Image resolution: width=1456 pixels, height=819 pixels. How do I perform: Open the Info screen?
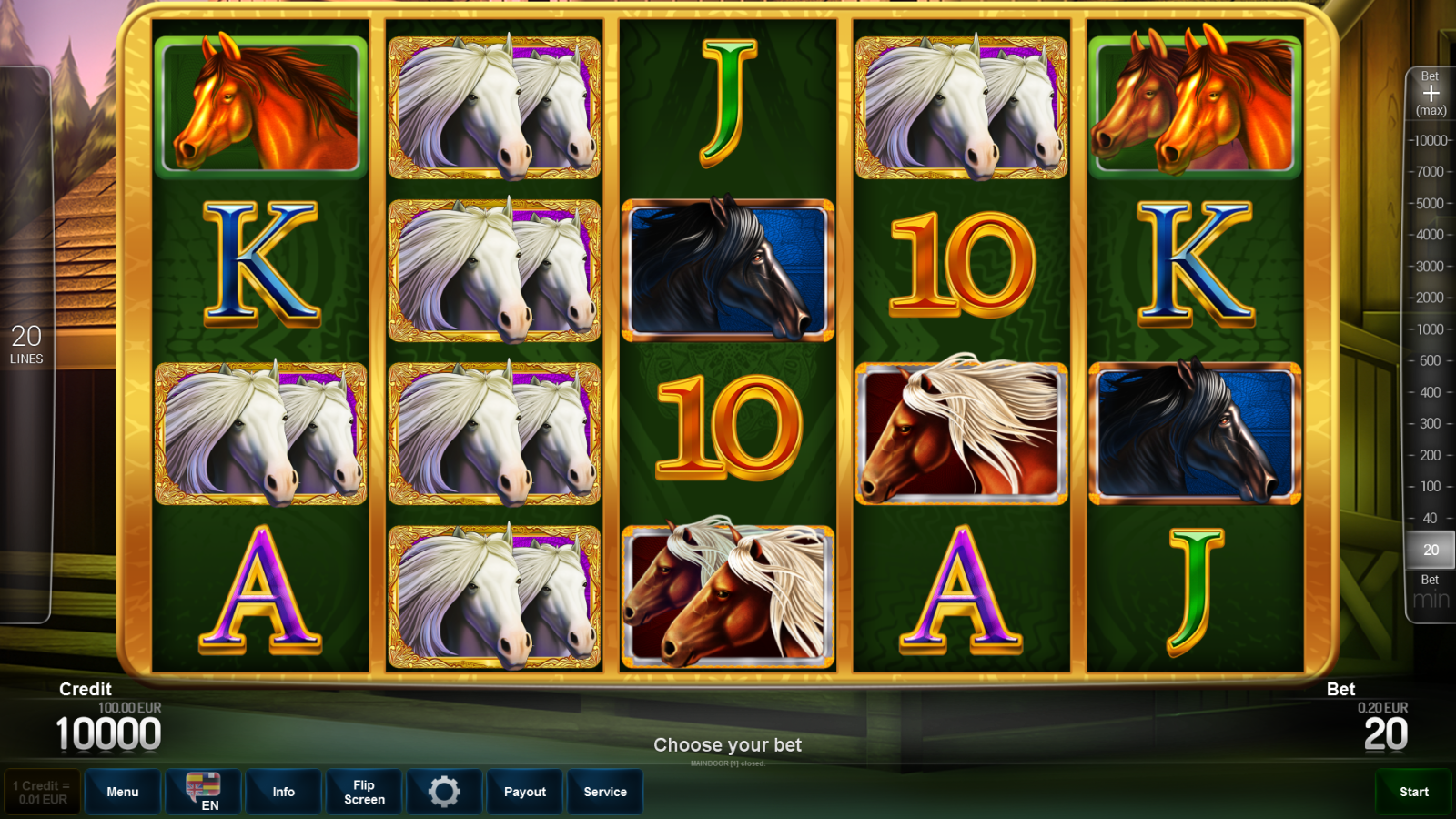tap(283, 792)
